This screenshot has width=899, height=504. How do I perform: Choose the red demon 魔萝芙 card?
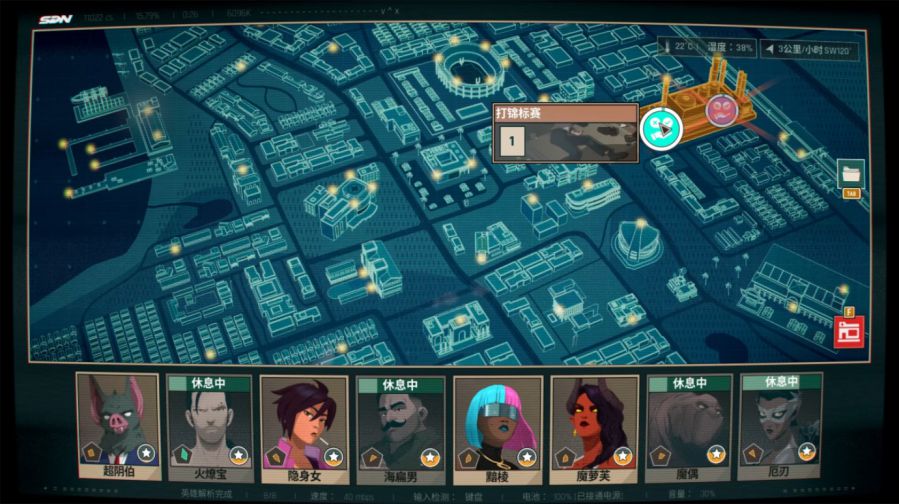pyautogui.click(x=594, y=424)
